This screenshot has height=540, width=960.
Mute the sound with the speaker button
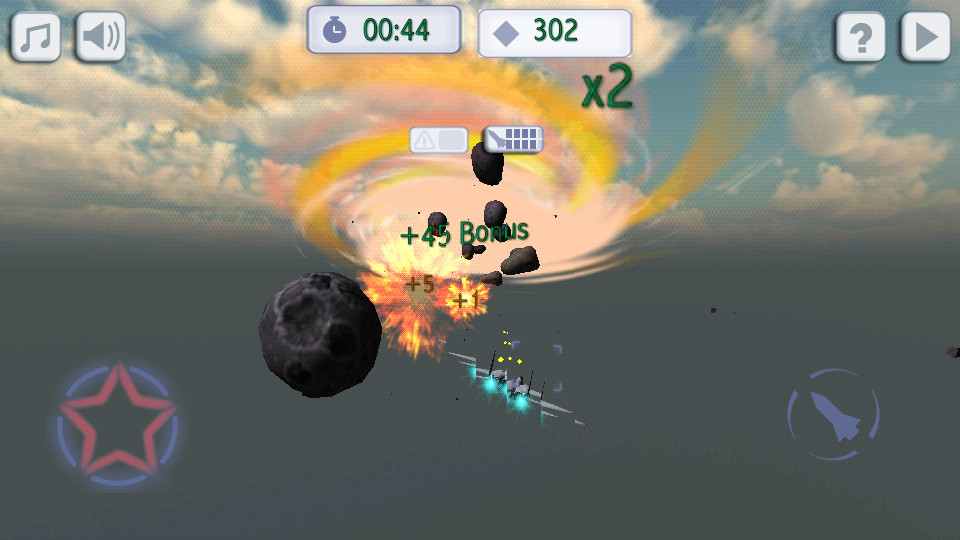coord(101,37)
